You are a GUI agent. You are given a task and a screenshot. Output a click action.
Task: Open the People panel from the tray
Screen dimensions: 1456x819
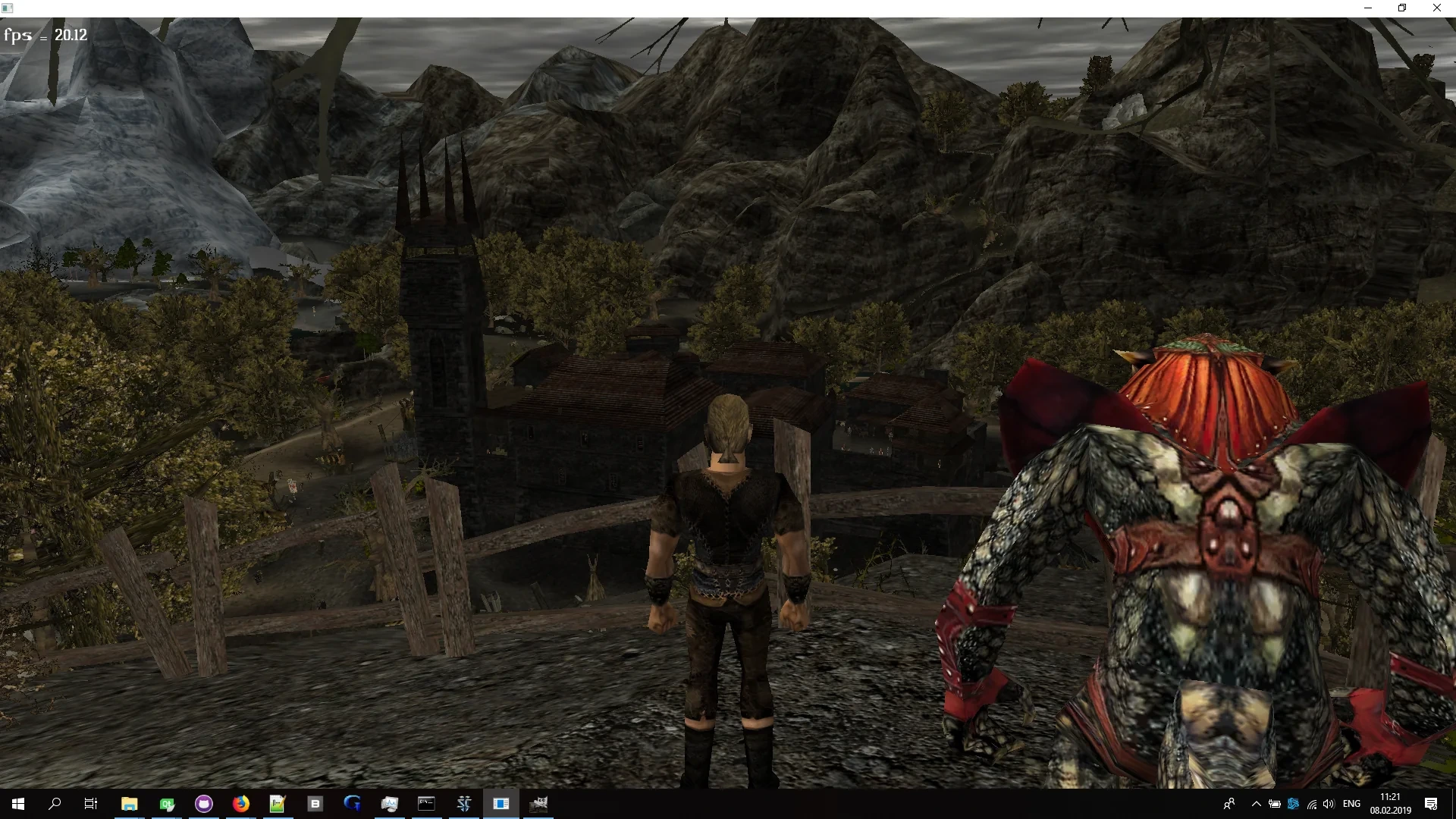pos(1229,804)
